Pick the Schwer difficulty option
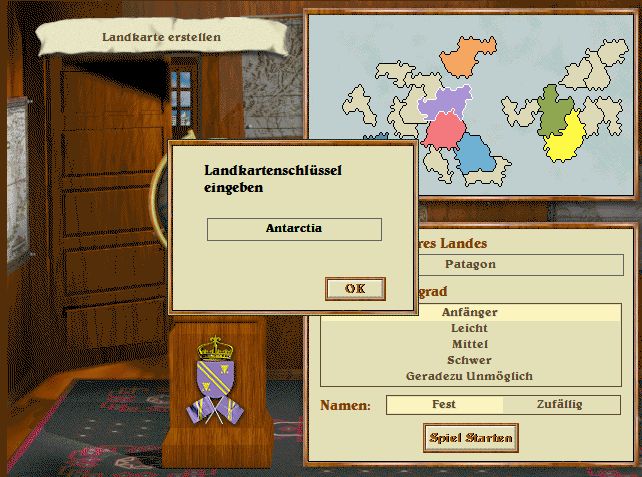Screen dimensions: 642x477 coord(469,360)
